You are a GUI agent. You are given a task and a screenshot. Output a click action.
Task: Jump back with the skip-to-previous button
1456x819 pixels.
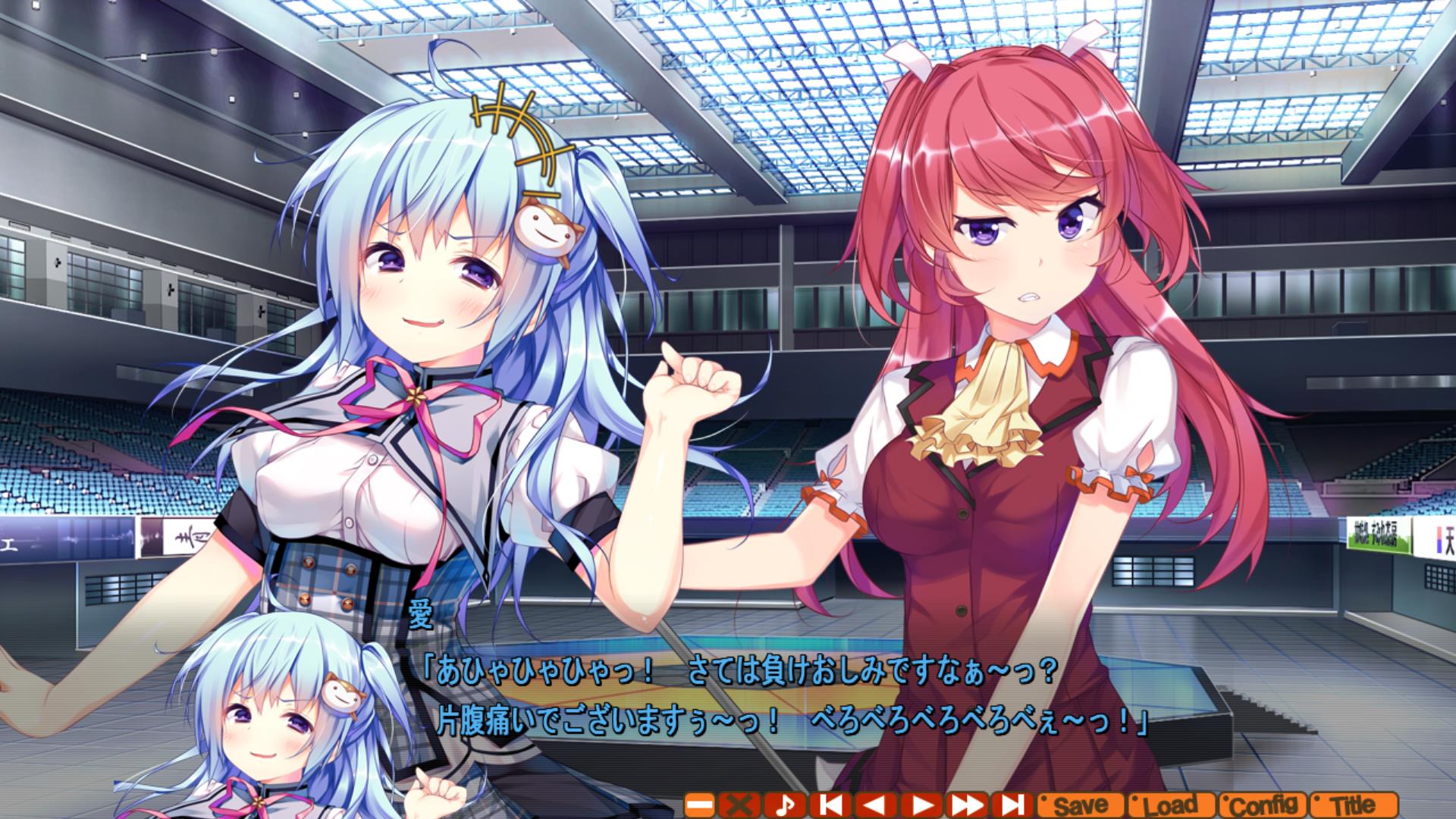click(830, 805)
